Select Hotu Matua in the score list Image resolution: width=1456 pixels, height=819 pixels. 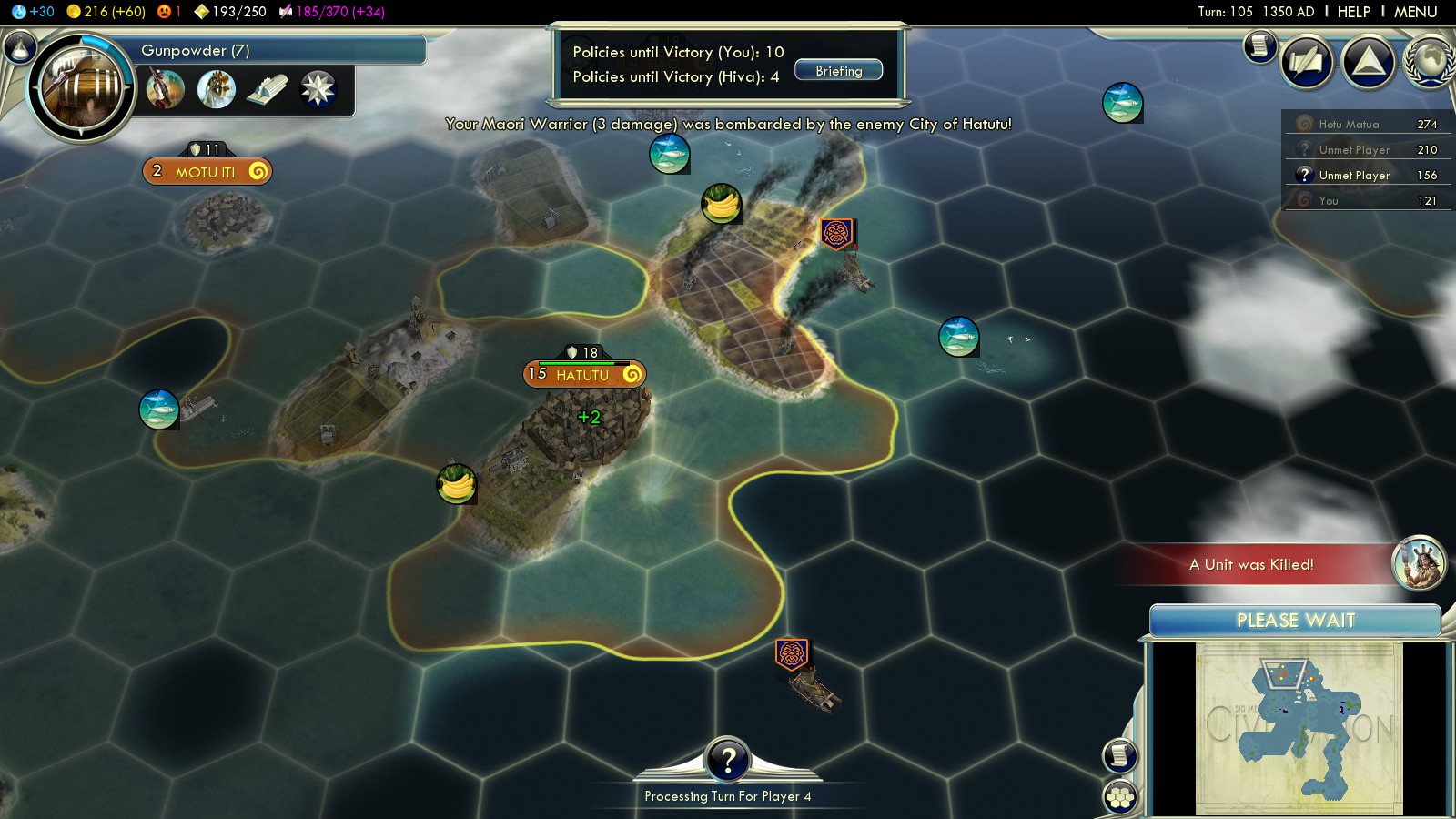point(1349,125)
